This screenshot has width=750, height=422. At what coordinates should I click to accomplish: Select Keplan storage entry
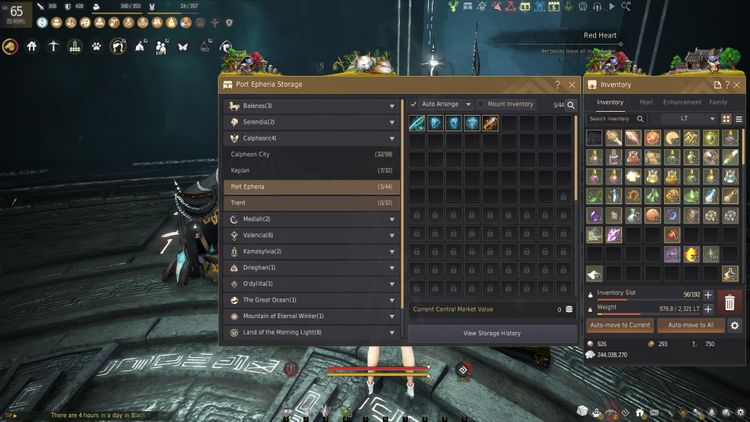coord(311,171)
